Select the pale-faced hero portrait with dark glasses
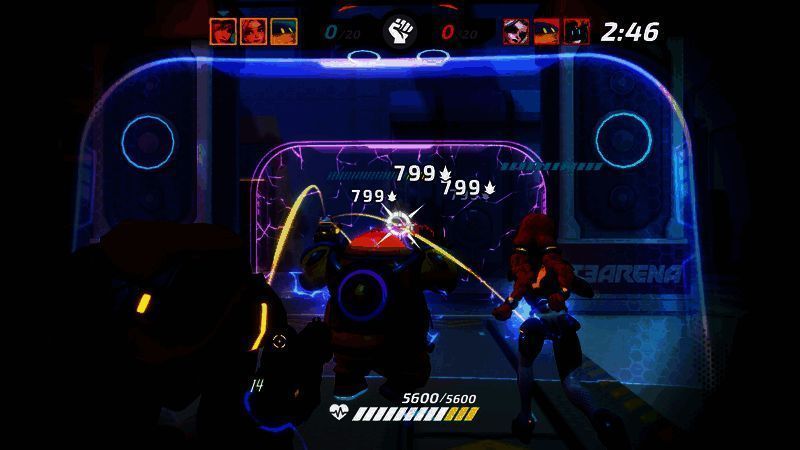The image size is (800, 450). (516, 31)
